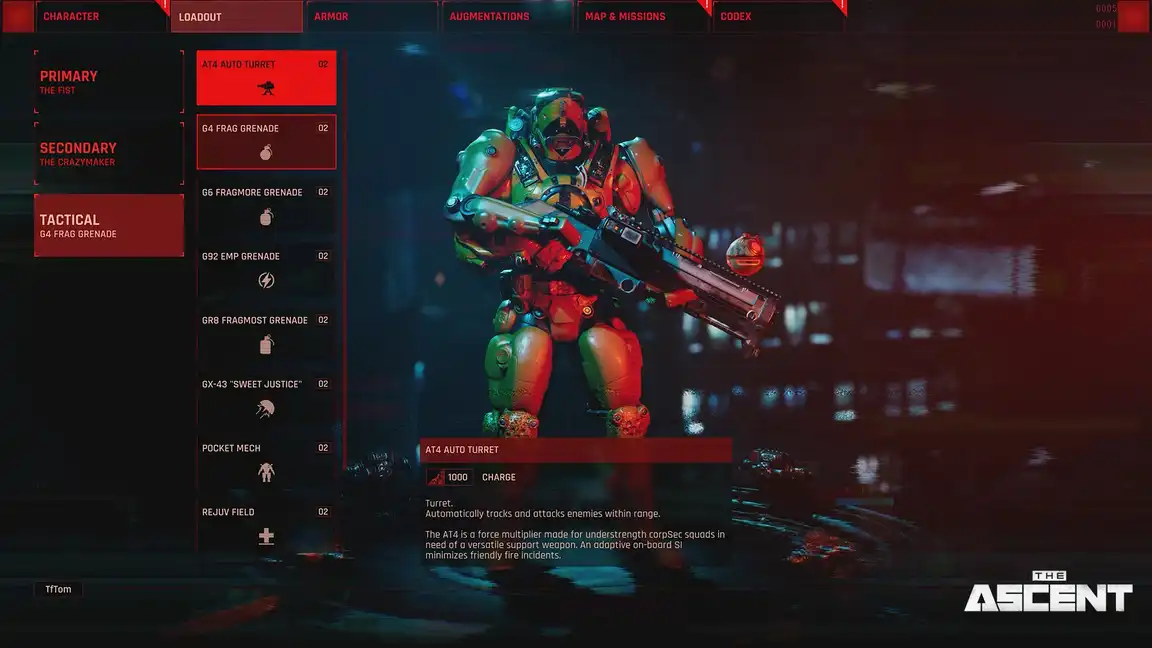The height and width of the screenshot is (648, 1152).
Task: Select the GR8 Fragmost Grenade
Action: click(x=266, y=334)
